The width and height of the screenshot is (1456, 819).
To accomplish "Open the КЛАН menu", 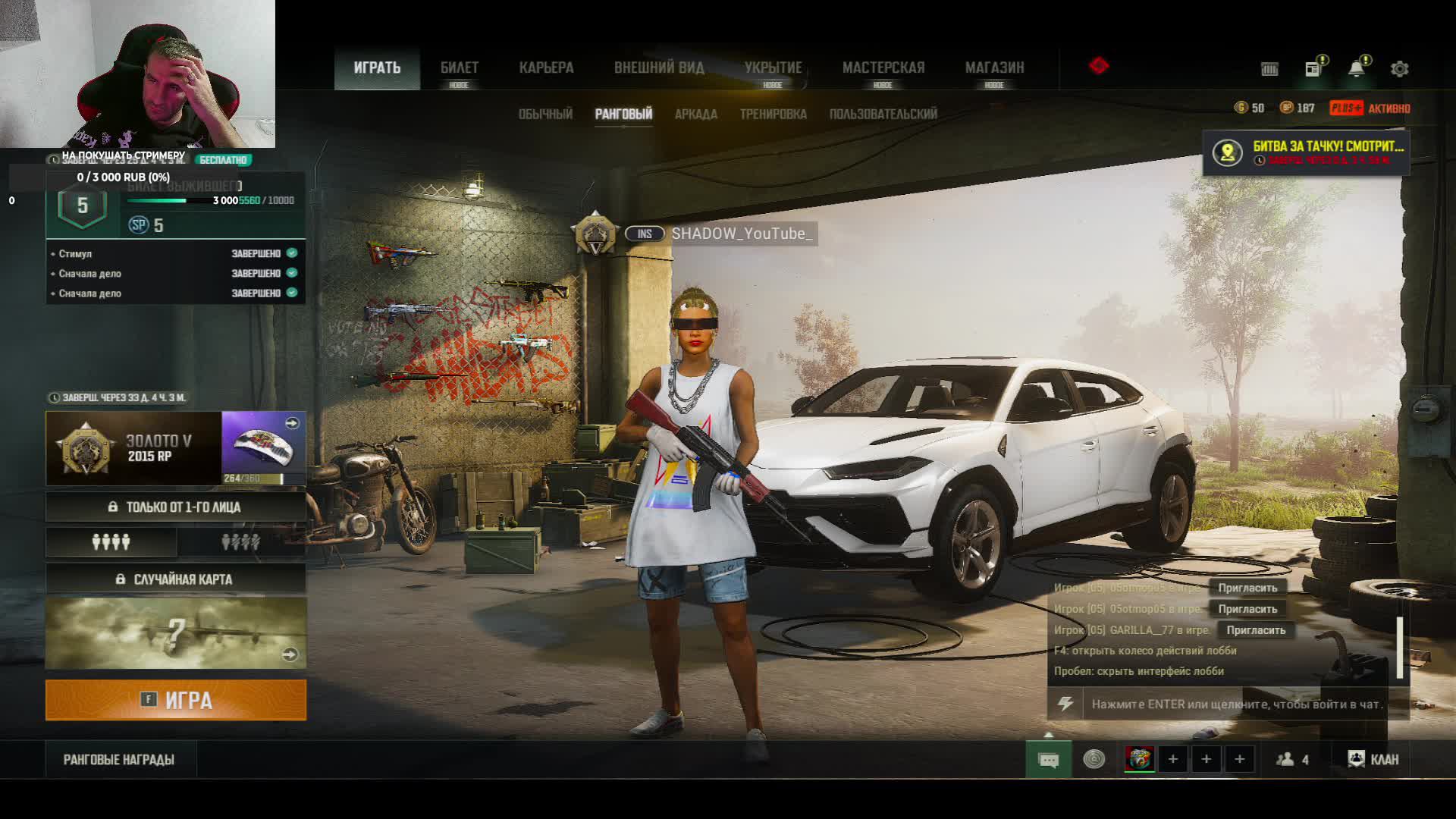I will pyautogui.click(x=1373, y=759).
